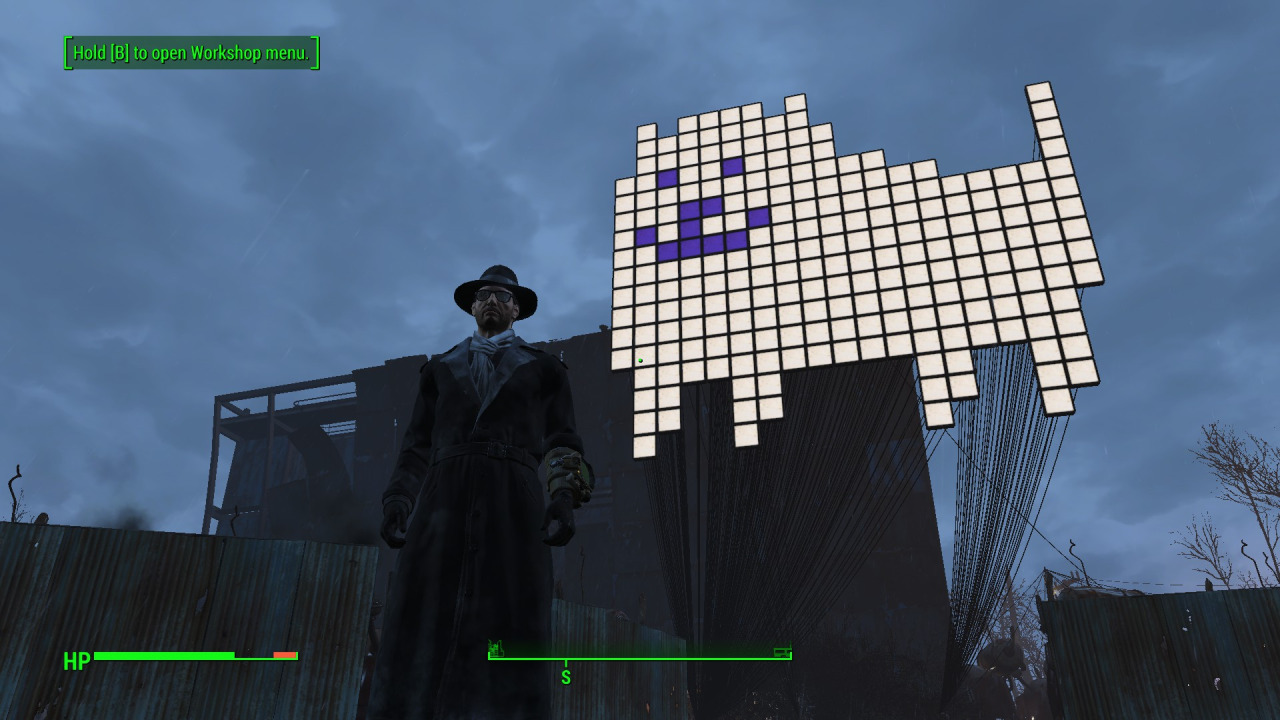Click the factory location marker on the compass
Viewport: 1280px width, 720px height.
coord(495,649)
